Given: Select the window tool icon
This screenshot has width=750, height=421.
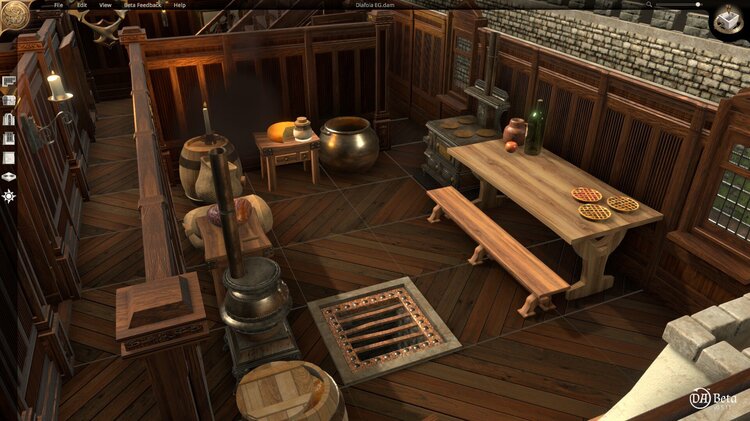Looking at the screenshot, I should click(9, 138).
